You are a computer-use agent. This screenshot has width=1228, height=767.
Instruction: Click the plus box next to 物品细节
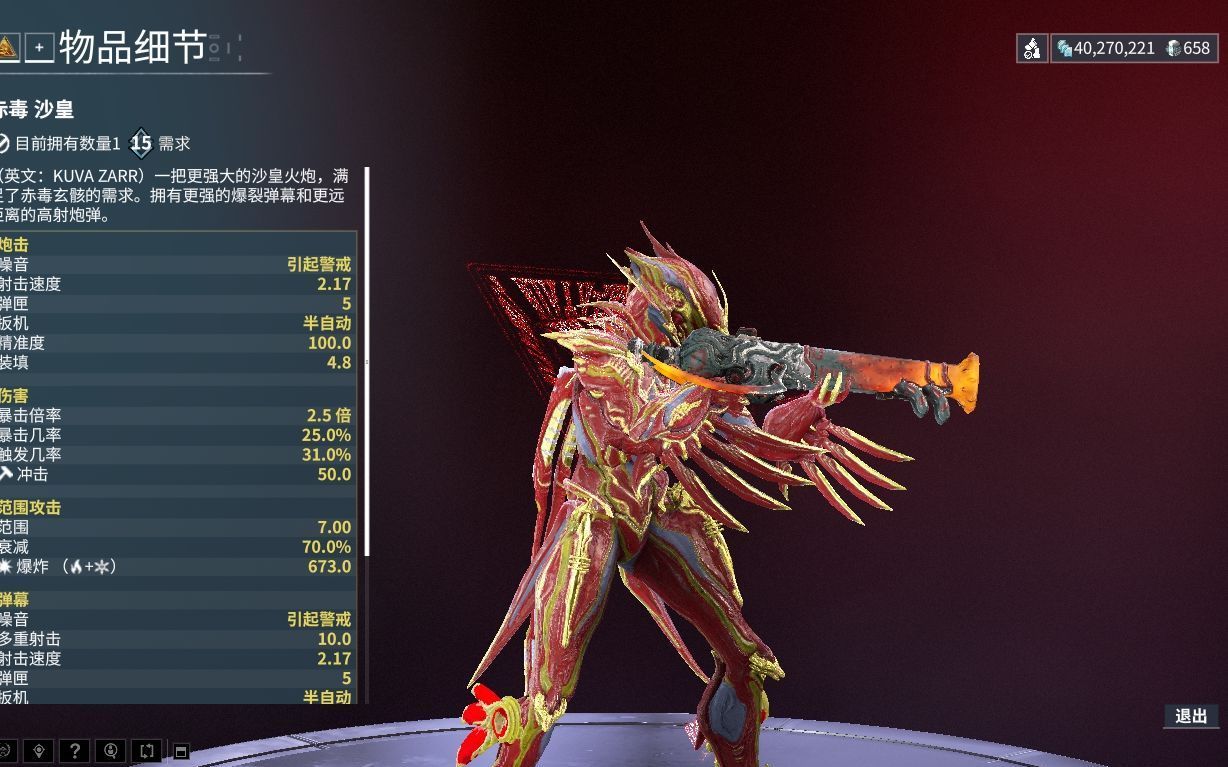click(39, 47)
